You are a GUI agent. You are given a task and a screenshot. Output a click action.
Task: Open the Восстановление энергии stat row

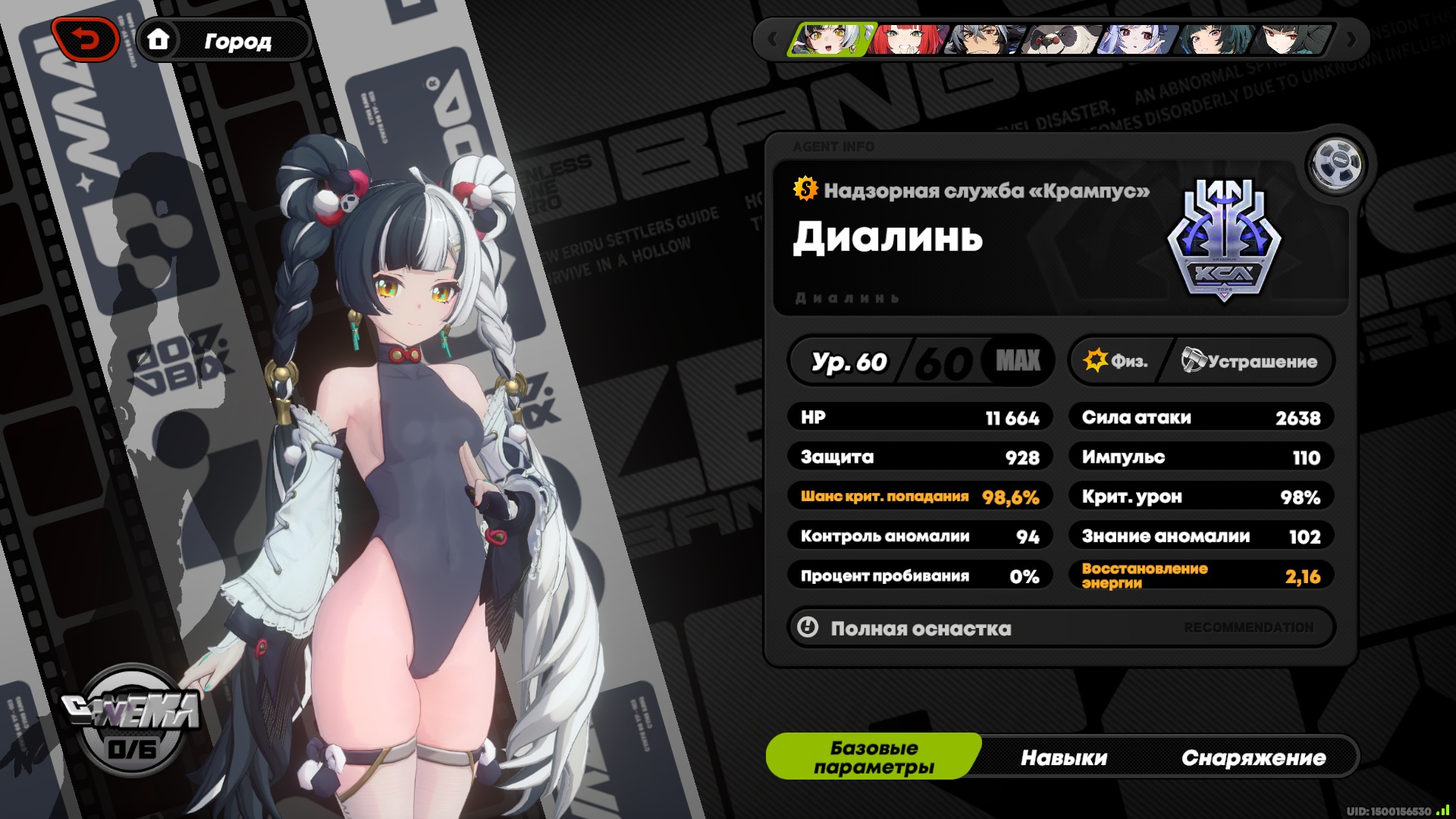tap(1201, 576)
